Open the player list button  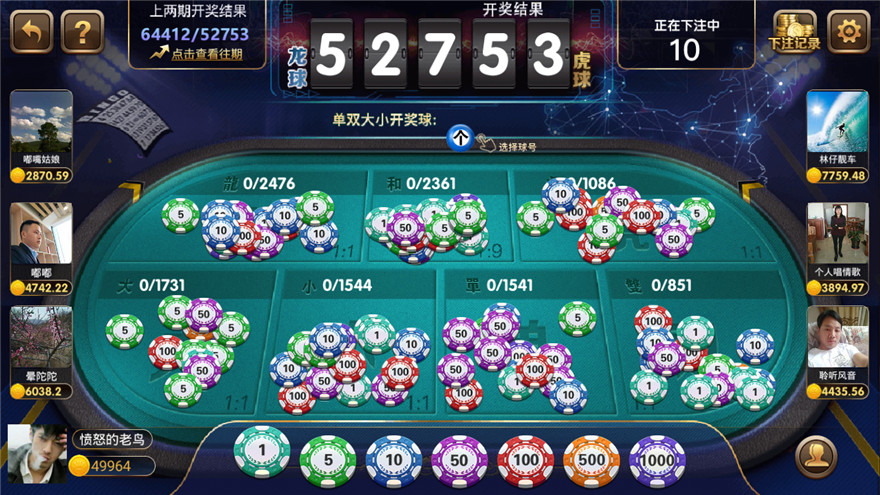[816, 458]
